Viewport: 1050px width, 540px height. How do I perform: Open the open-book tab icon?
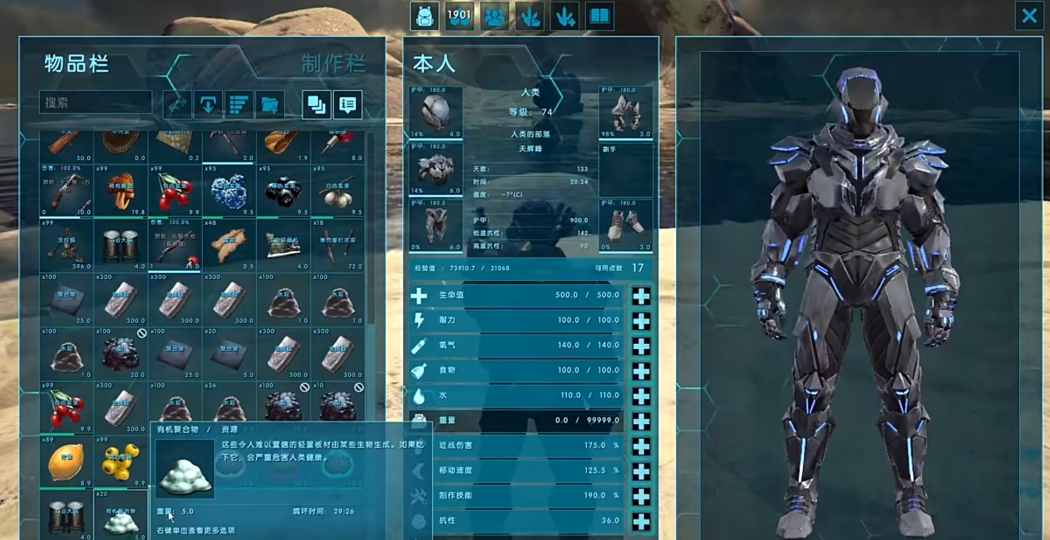(599, 15)
